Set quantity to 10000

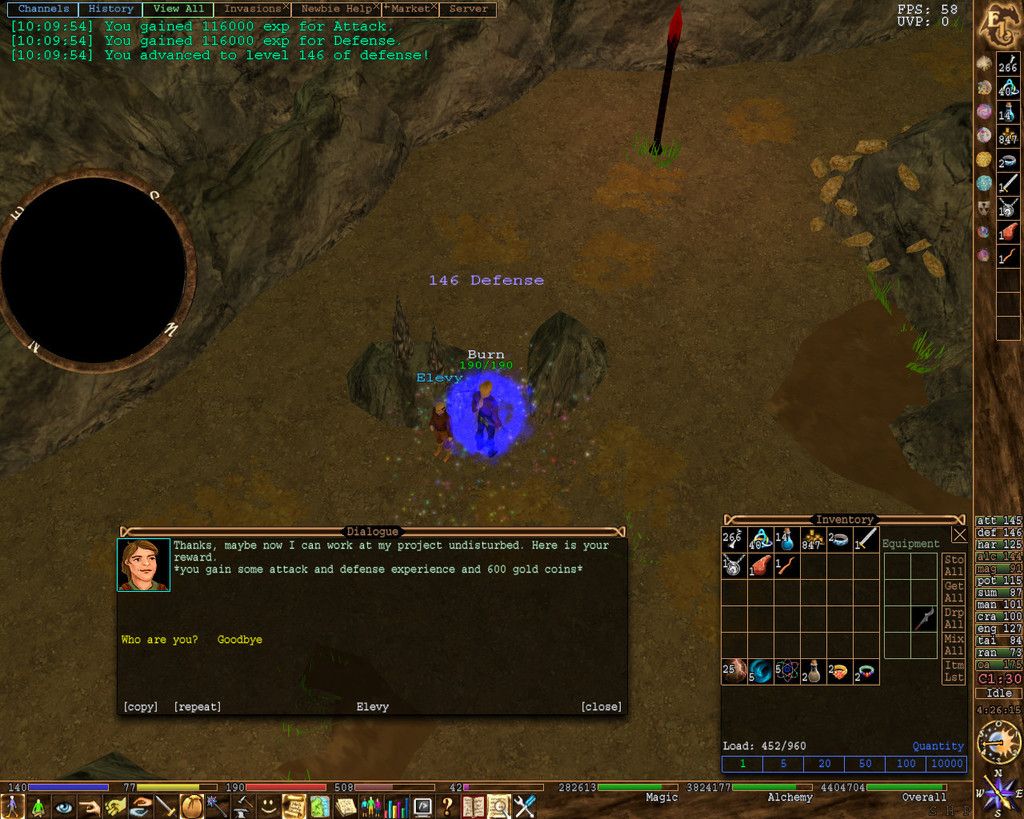click(946, 764)
